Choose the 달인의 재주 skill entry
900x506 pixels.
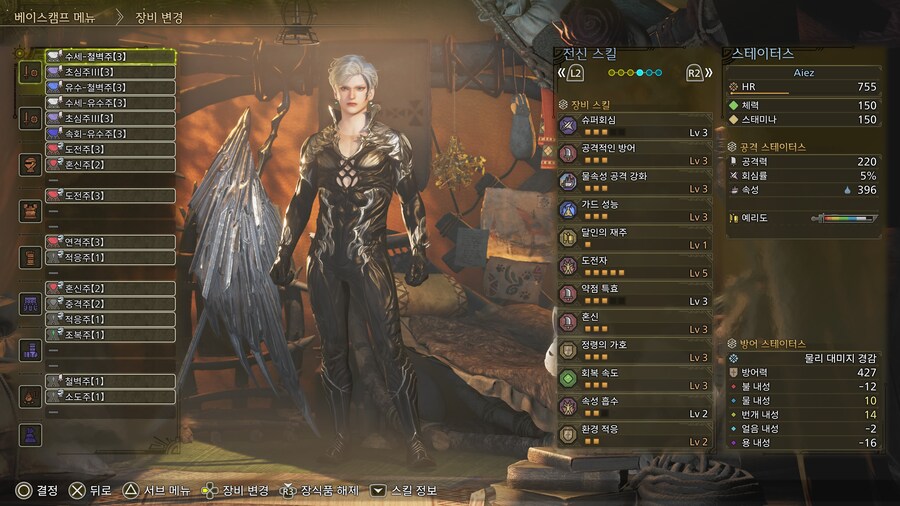point(634,237)
